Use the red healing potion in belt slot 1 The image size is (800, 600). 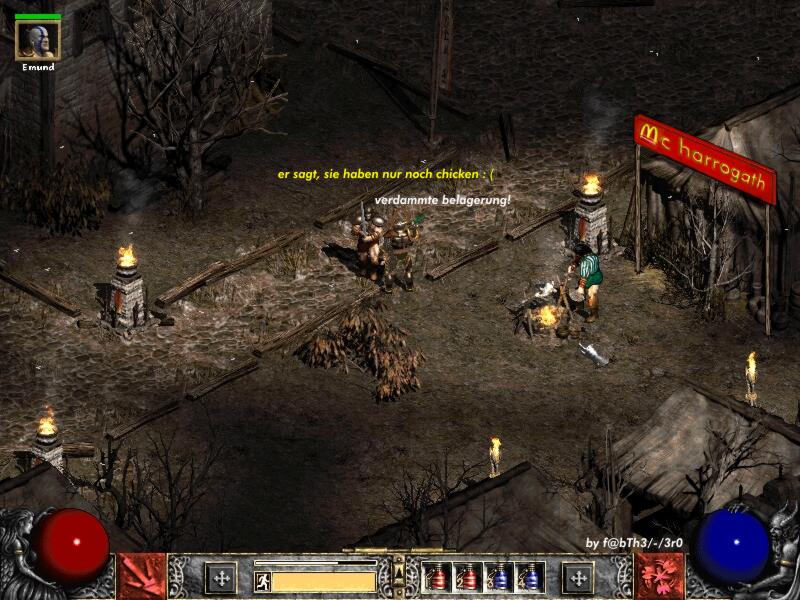[x=436, y=577]
